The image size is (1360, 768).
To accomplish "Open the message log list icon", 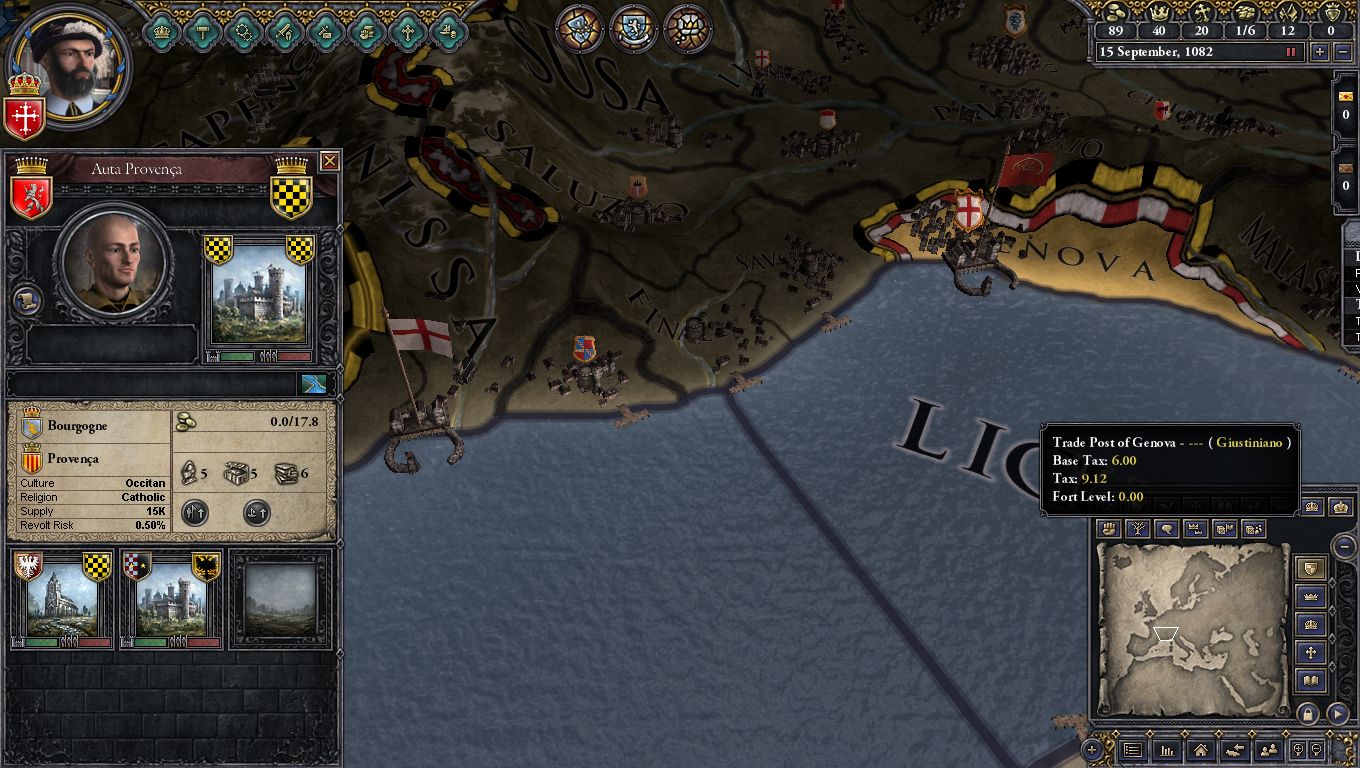I will (1132, 750).
